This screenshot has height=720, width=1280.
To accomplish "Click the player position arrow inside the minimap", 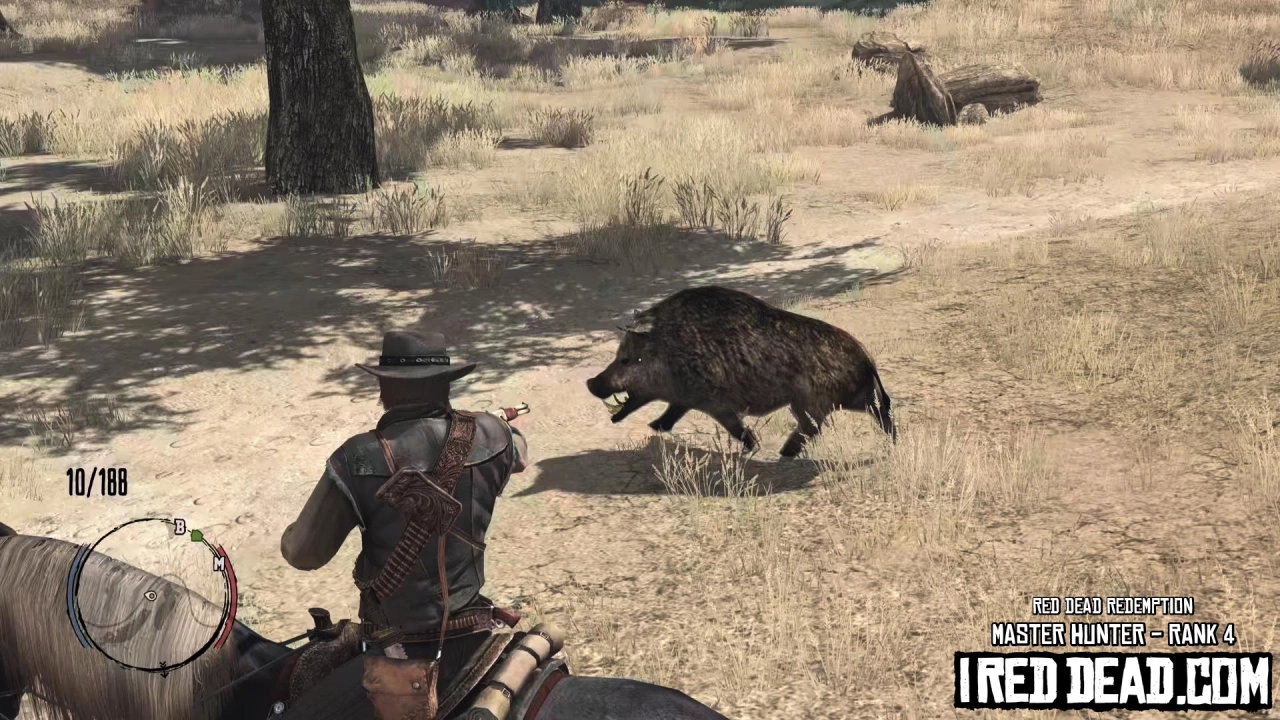I will pyautogui.click(x=151, y=595).
